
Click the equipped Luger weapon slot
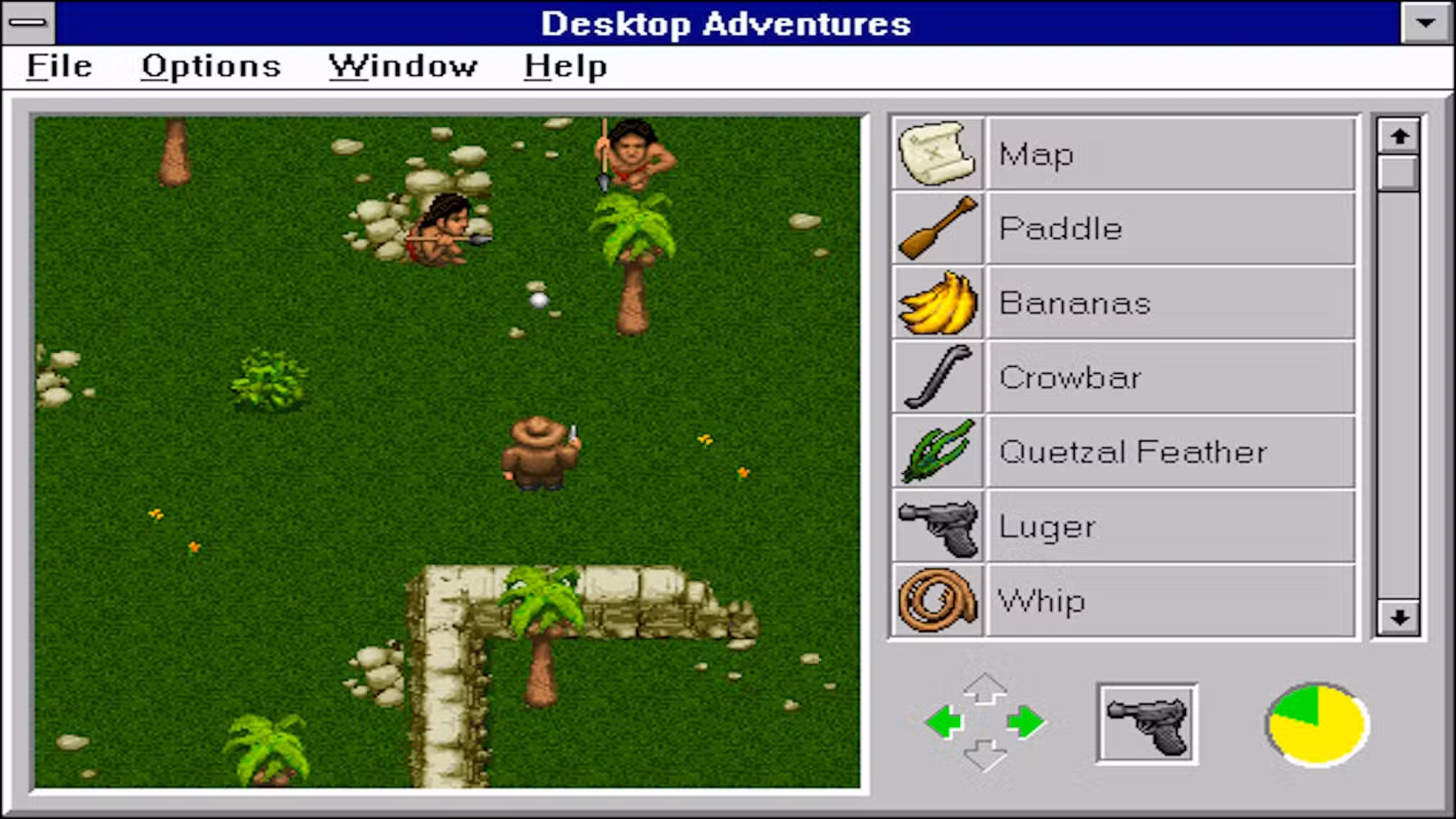point(1146,721)
